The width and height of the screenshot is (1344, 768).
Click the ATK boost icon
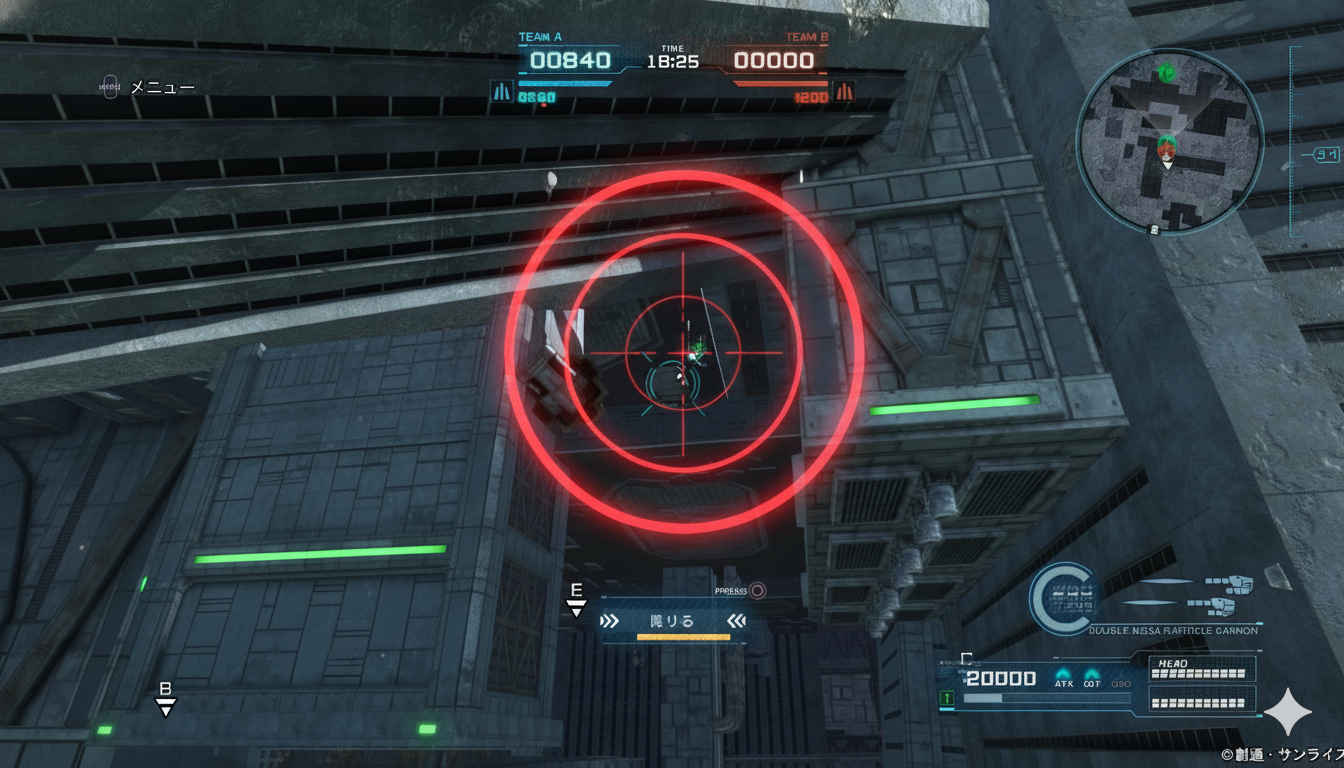click(x=1064, y=678)
